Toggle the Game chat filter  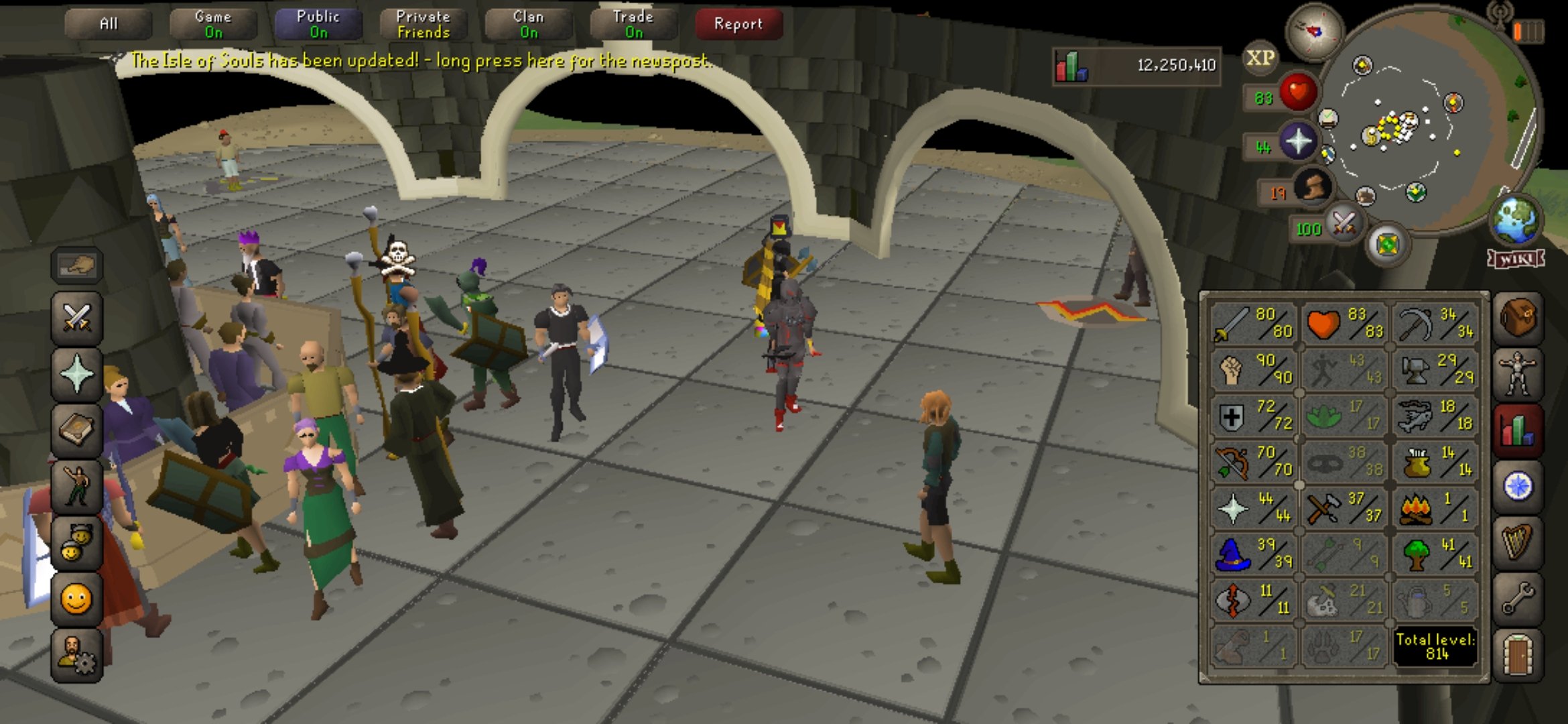pos(213,24)
